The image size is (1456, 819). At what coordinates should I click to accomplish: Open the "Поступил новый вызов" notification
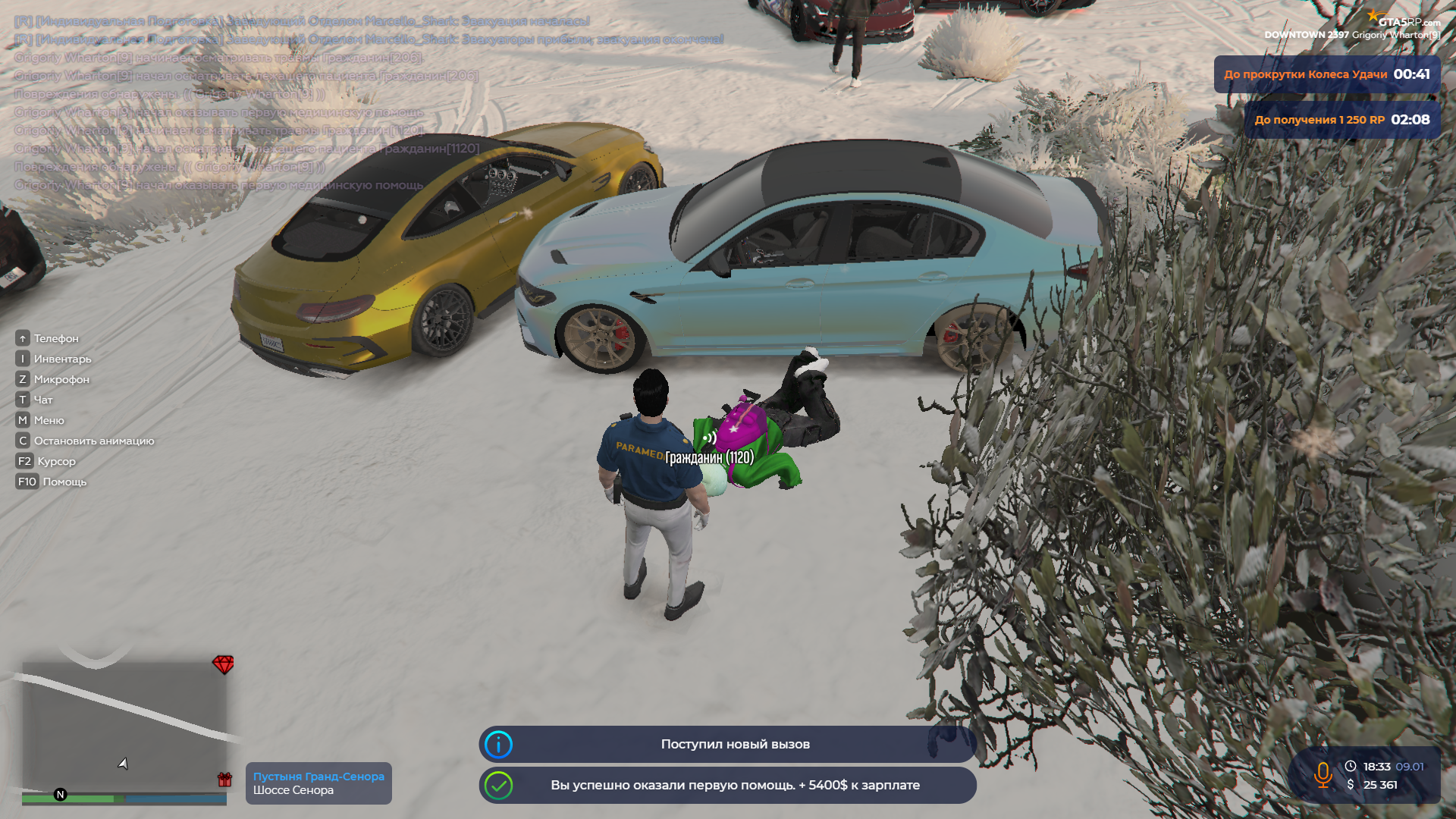click(726, 744)
